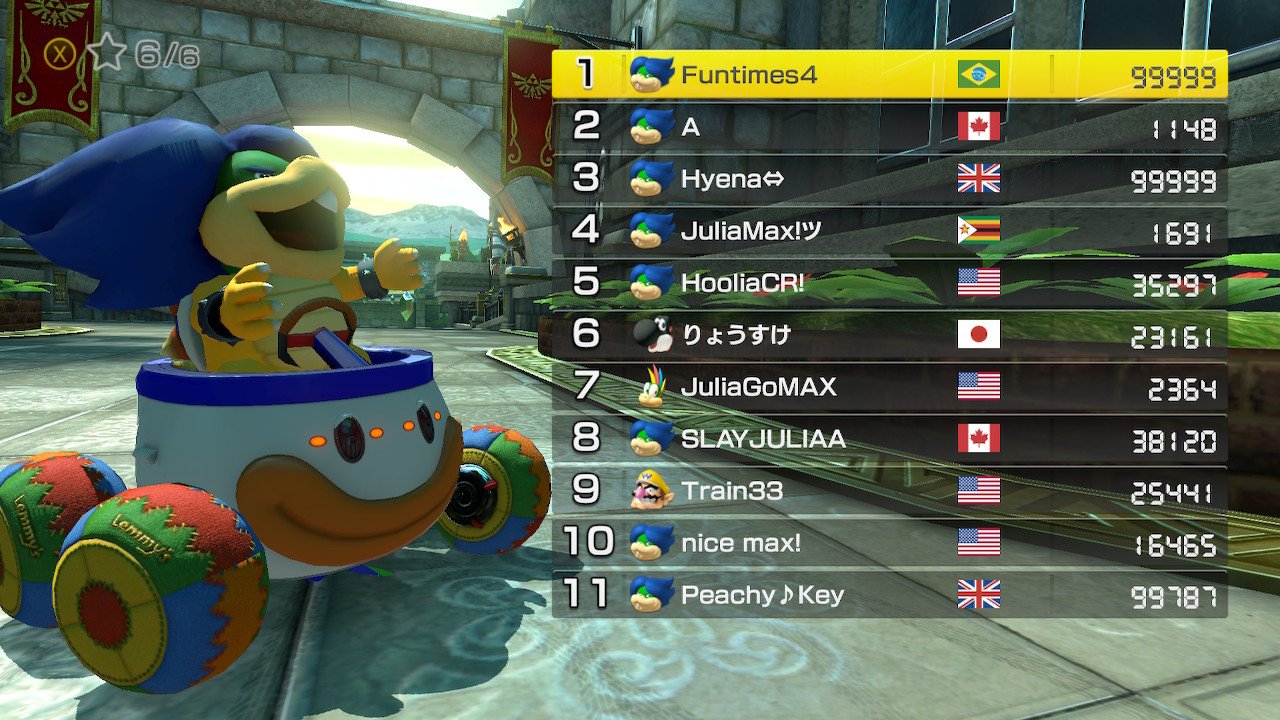The image size is (1280, 720).
Task: Choose the りょうすけ player row
Action: (889, 335)
